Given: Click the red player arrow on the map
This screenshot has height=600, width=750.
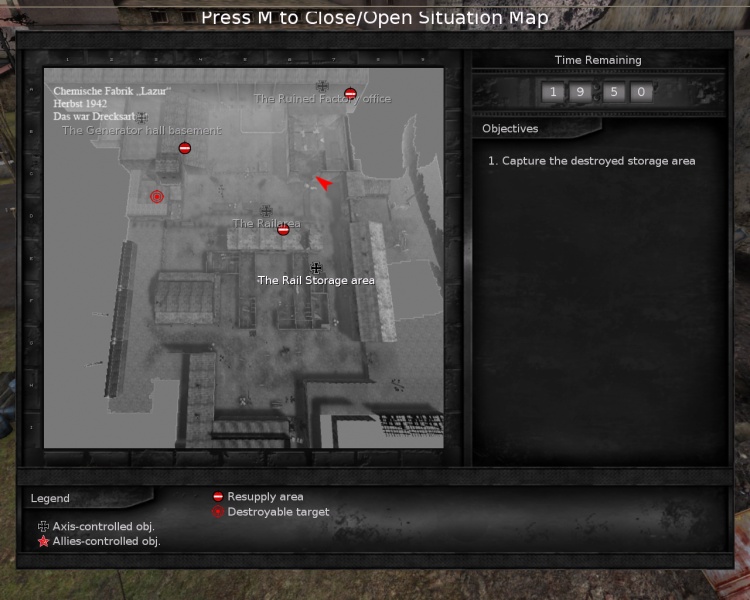Looking at the screenshot, I should coord(323,182).
